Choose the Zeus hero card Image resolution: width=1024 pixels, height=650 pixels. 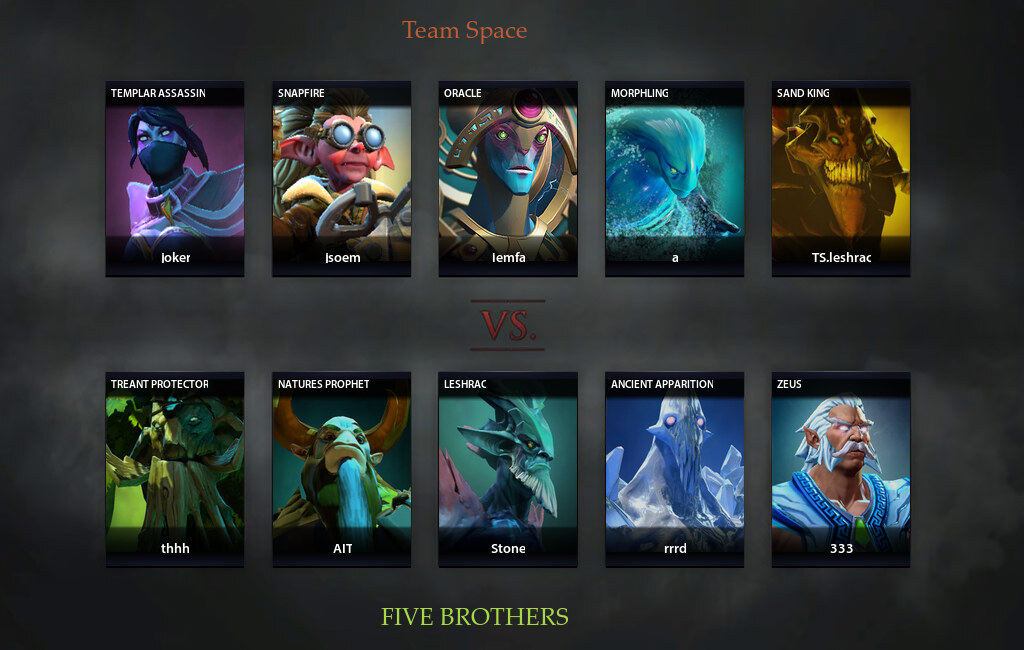pos(841,469)
